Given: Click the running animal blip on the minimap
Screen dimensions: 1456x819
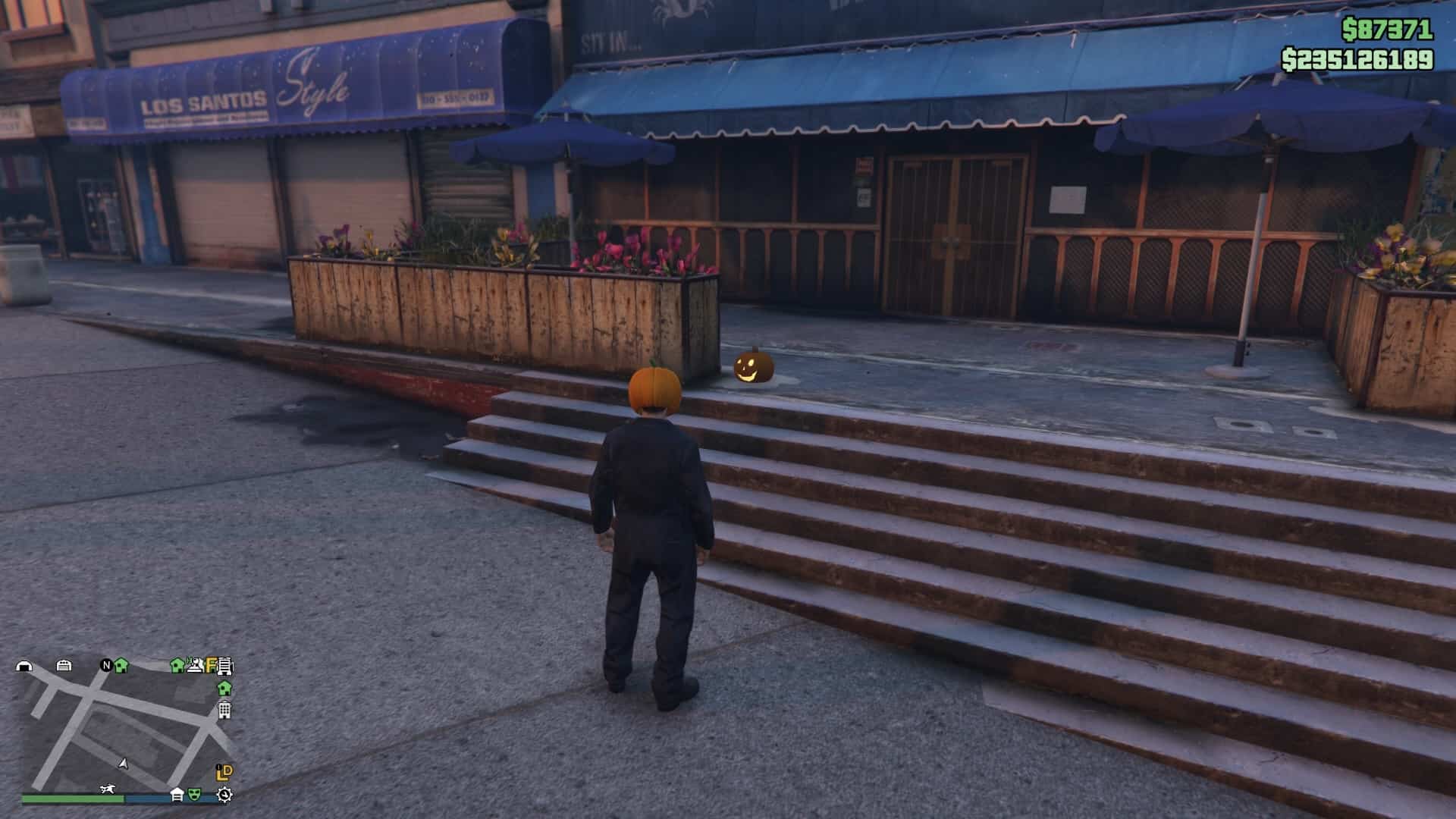Looking at the screenshot, I should point(108,790).
